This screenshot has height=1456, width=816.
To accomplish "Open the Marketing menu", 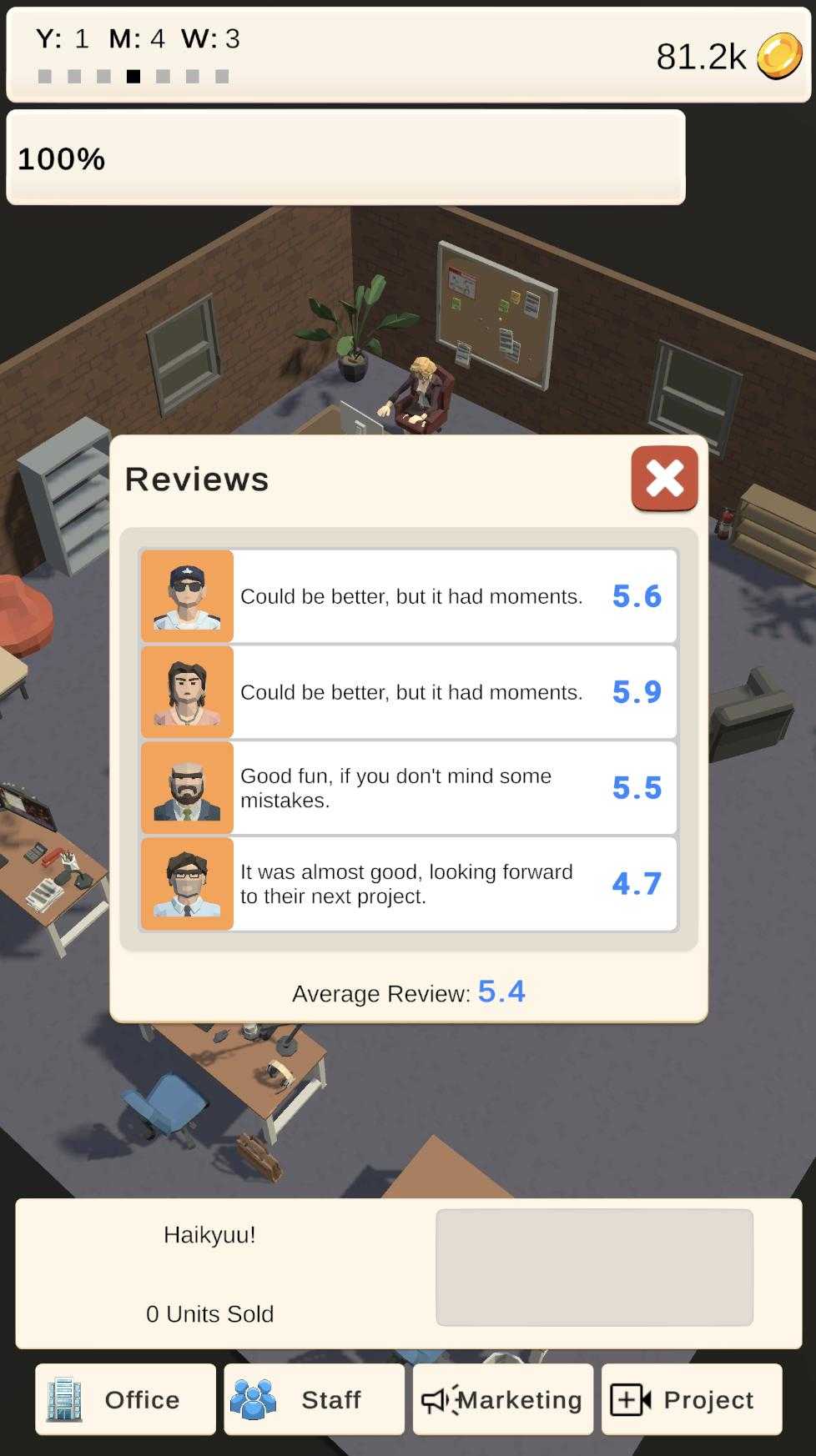I will 502,1399.
